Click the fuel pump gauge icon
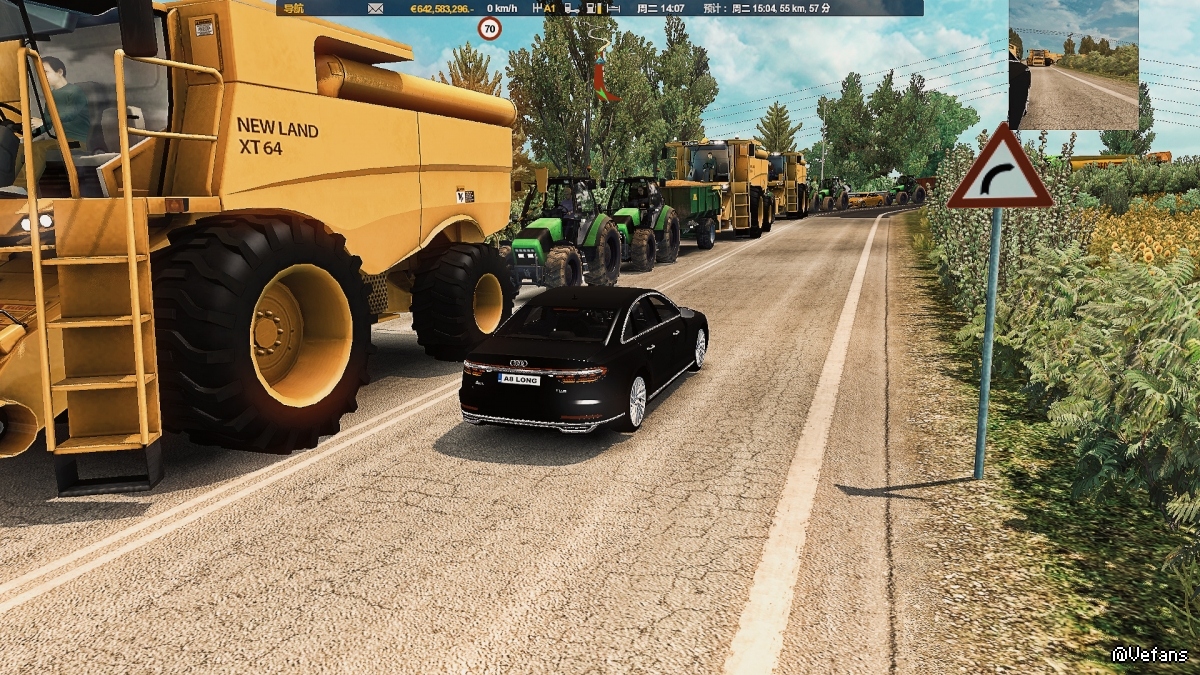The width and height of the screenshot is (1200, 675). 592,8
